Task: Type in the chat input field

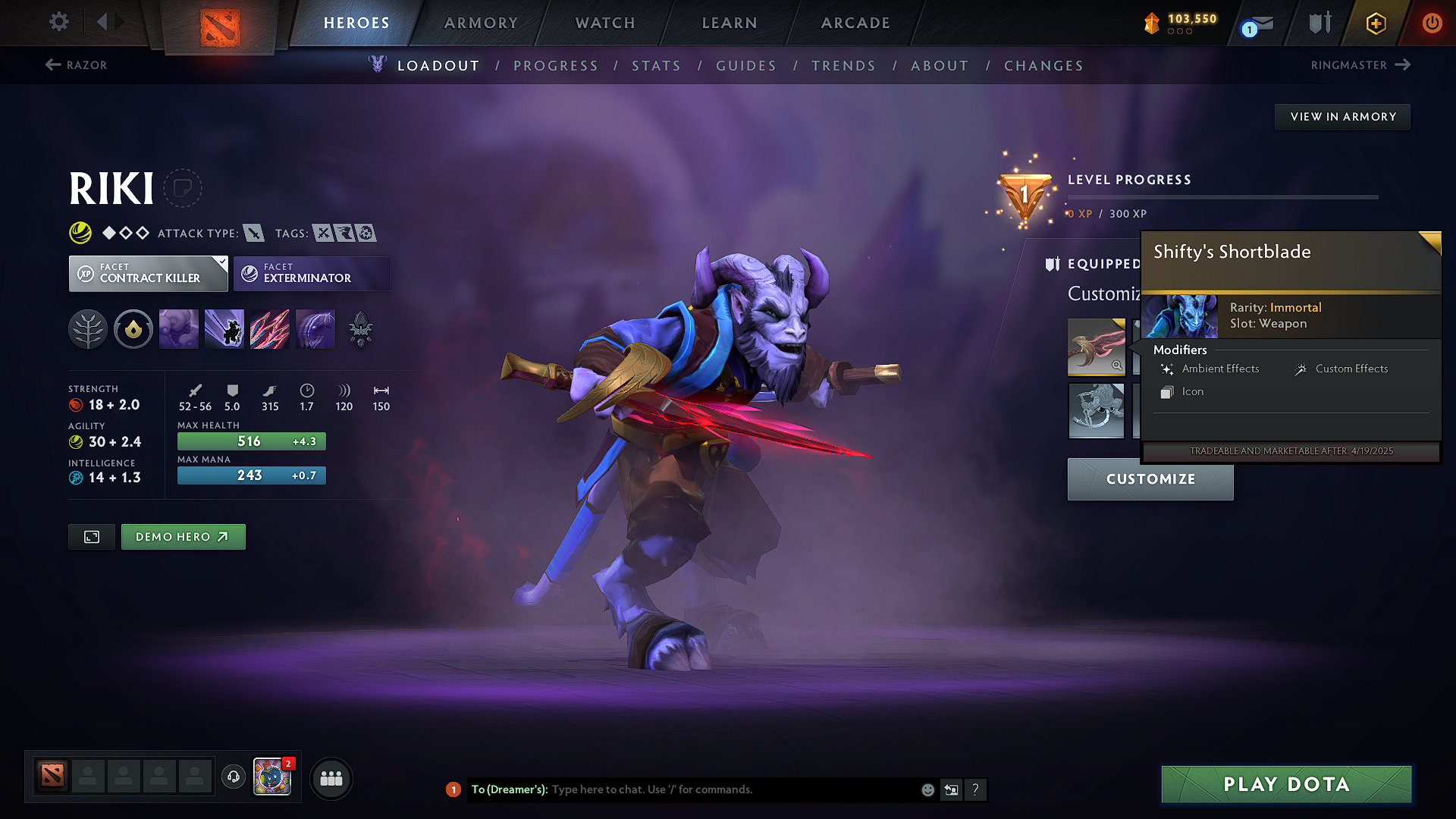Action: pyautogui.click(x=720, y=789)
